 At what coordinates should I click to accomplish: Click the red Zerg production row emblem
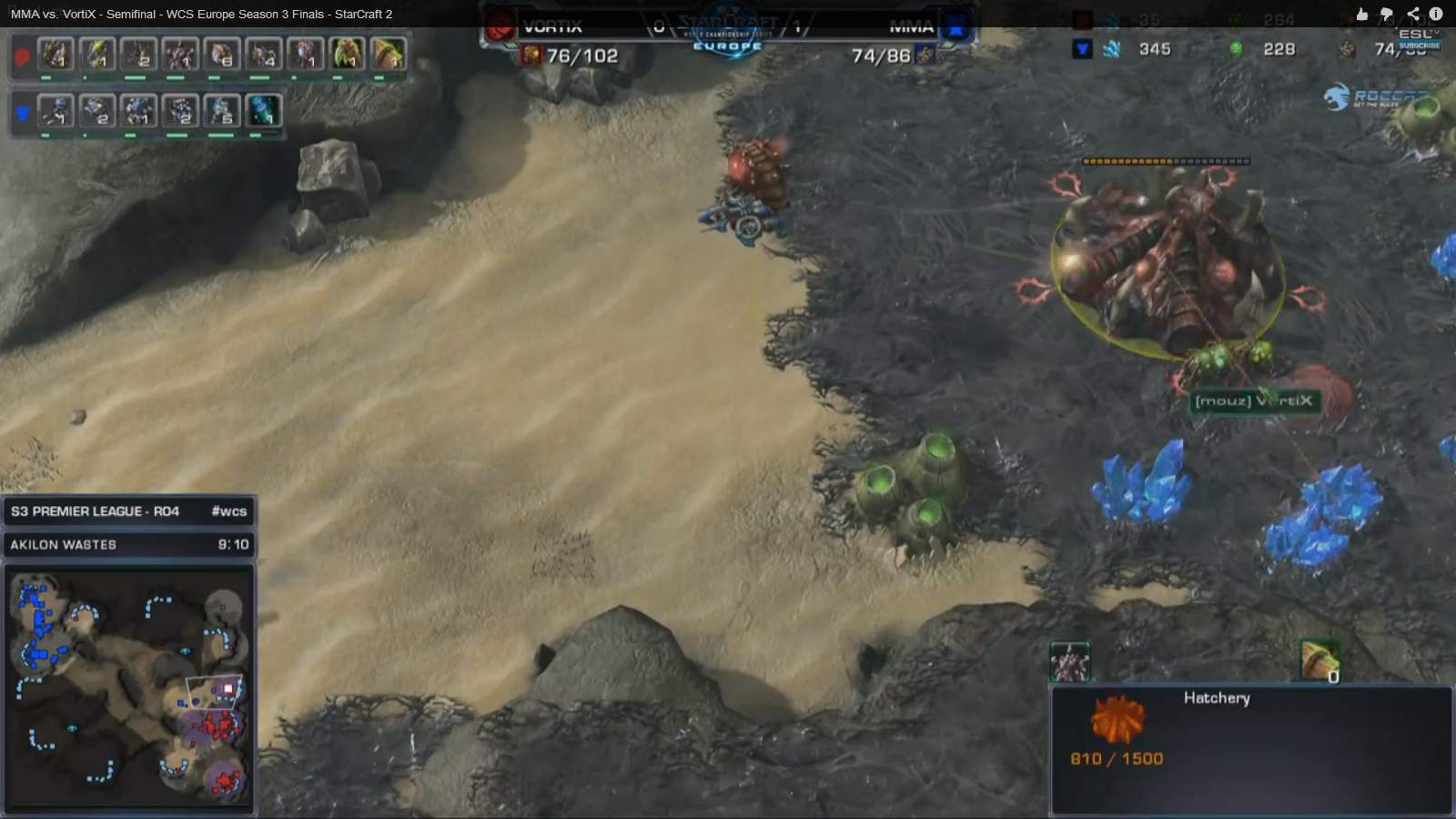(22, 56)
